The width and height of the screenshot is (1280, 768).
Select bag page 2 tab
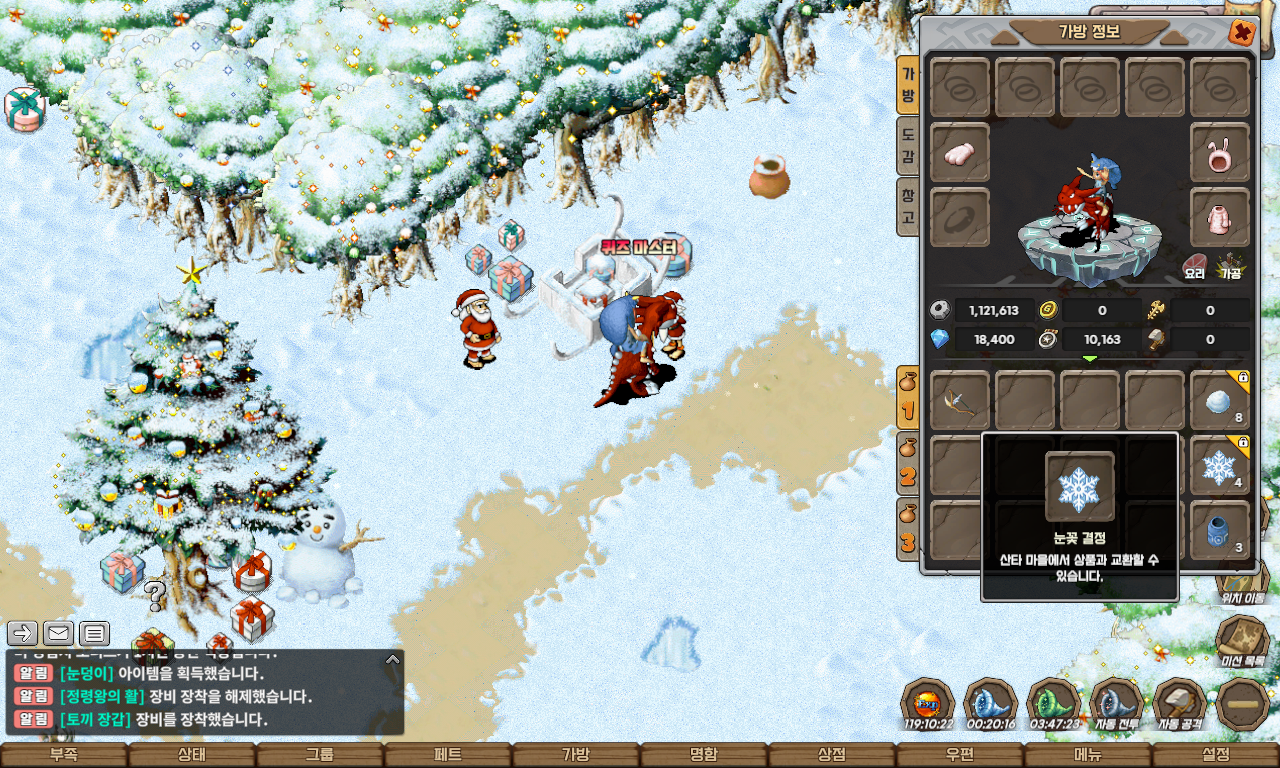coord(908,465)
